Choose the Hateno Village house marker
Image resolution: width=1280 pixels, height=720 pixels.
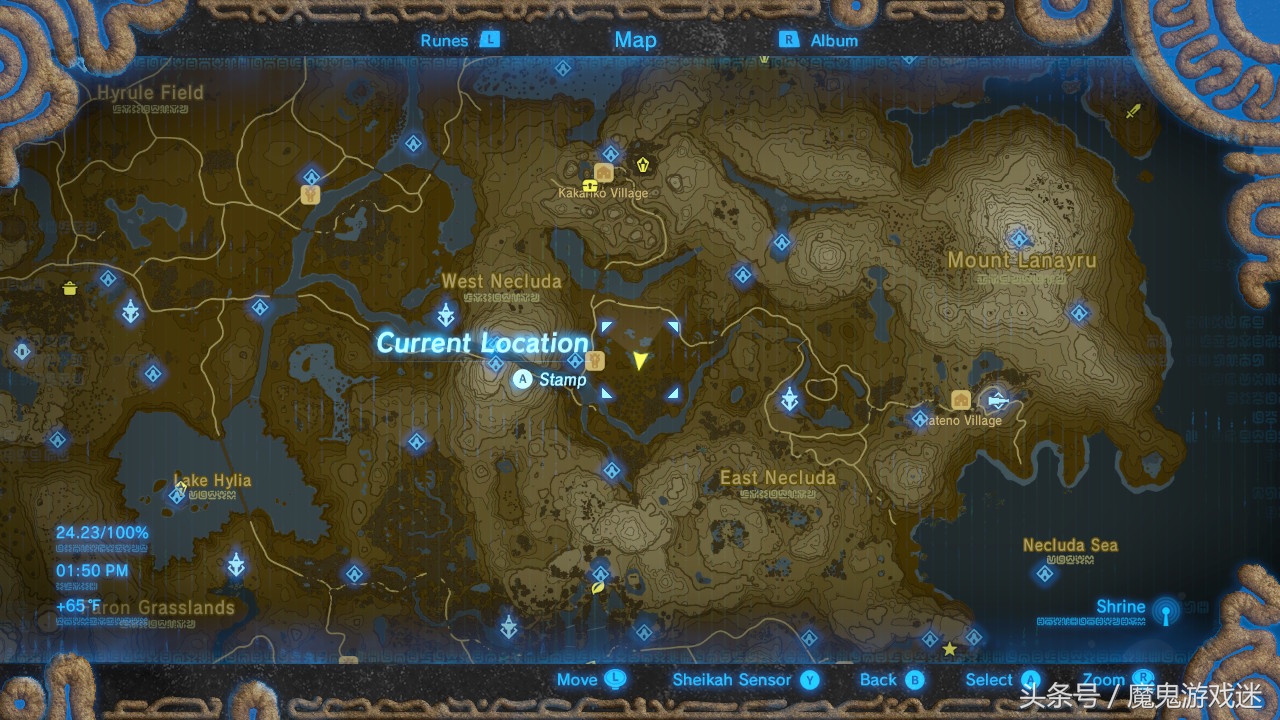click(x=962, y=400)
